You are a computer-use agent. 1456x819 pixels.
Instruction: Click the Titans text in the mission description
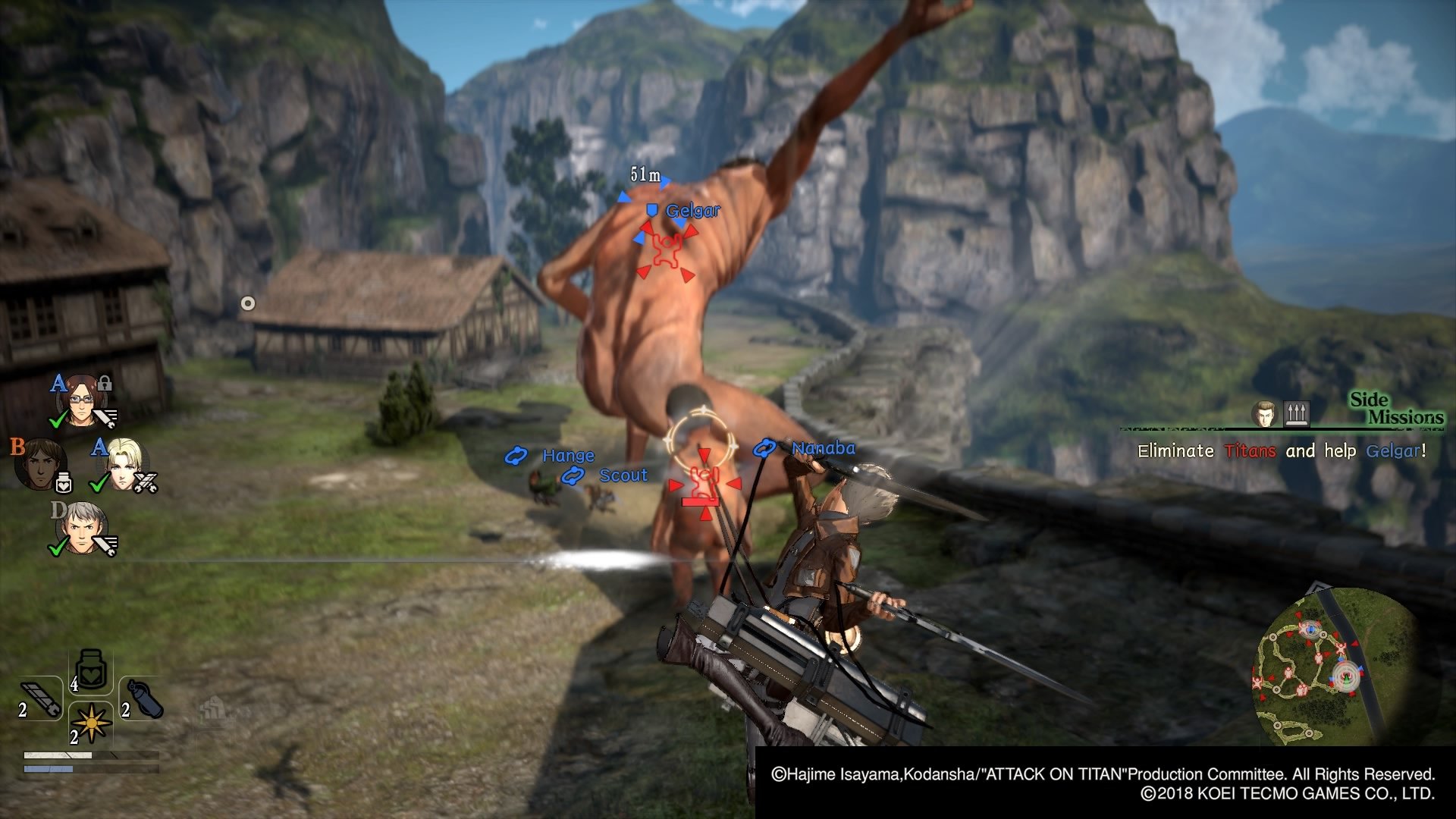[1250, 450]
